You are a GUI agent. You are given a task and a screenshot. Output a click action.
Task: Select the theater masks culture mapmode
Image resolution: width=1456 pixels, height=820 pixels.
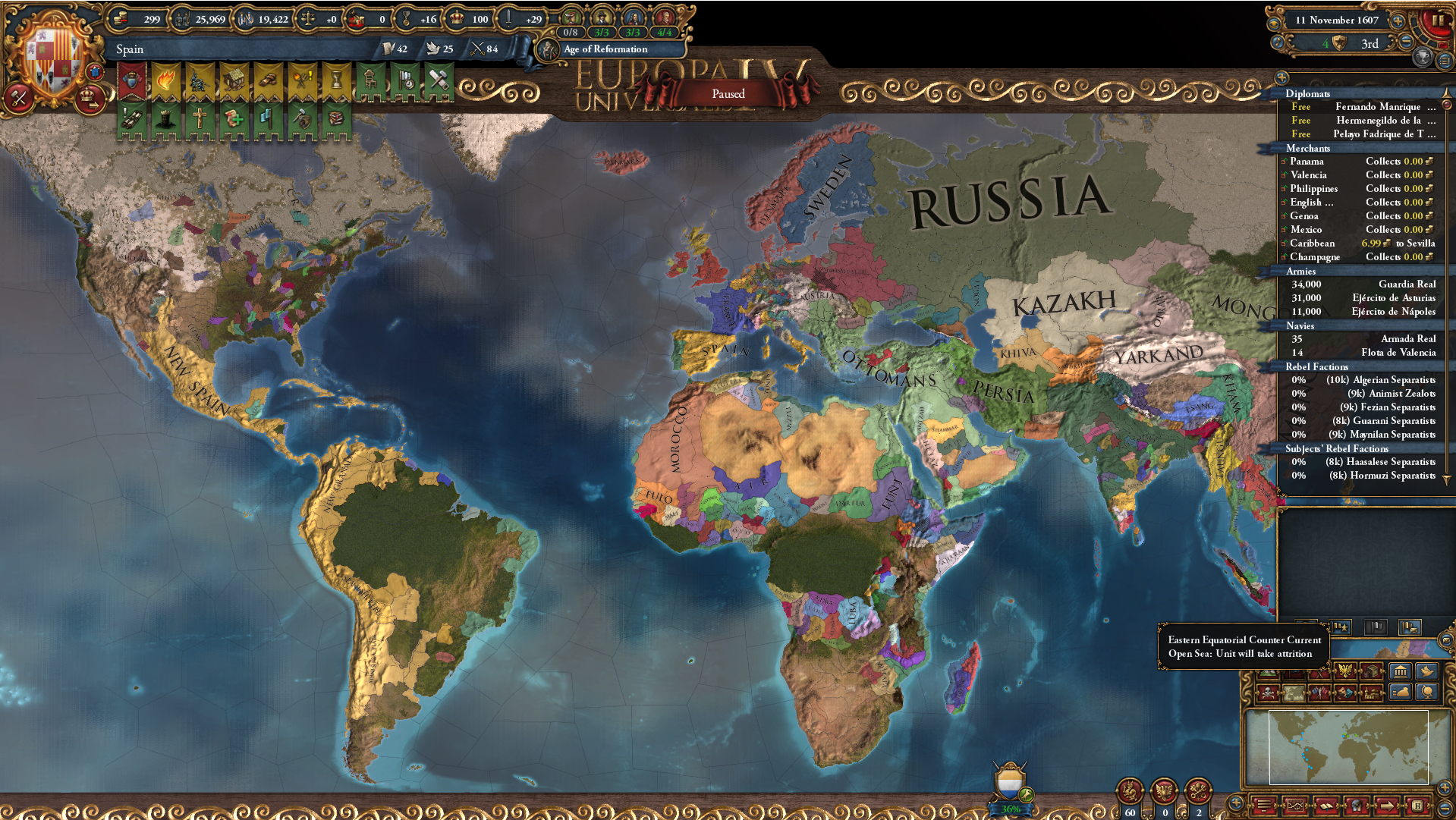[x=1344, y=693]
